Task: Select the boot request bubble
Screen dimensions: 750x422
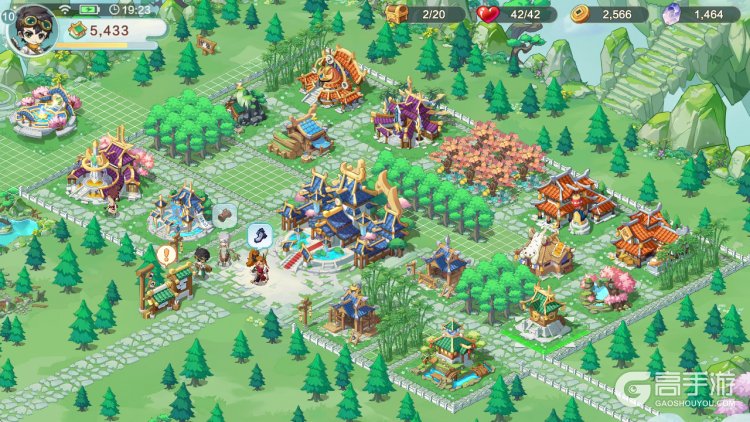Action: point(259,234)
